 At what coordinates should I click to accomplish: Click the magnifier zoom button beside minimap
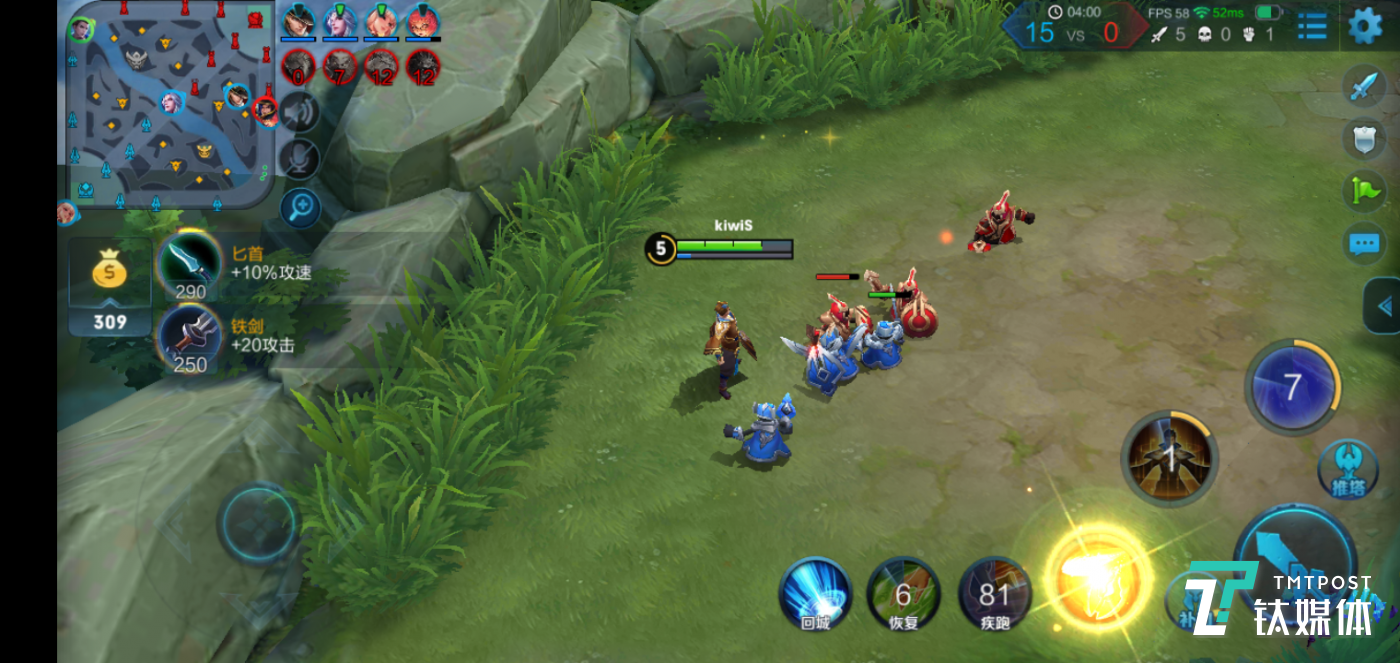point(299,207)
